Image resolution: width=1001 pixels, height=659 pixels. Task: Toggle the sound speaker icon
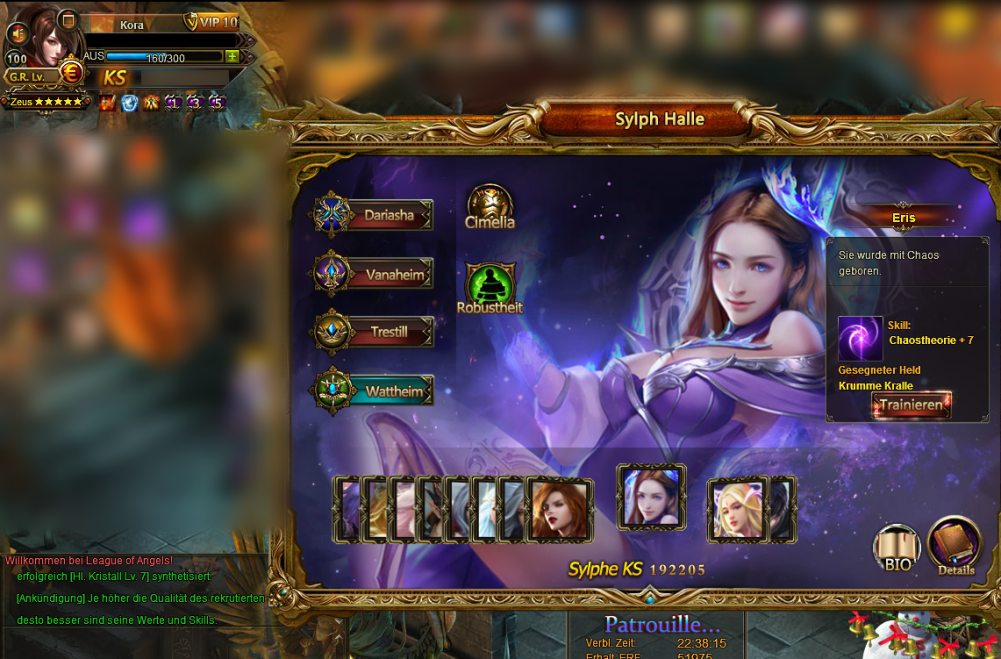tap(15, 33)
